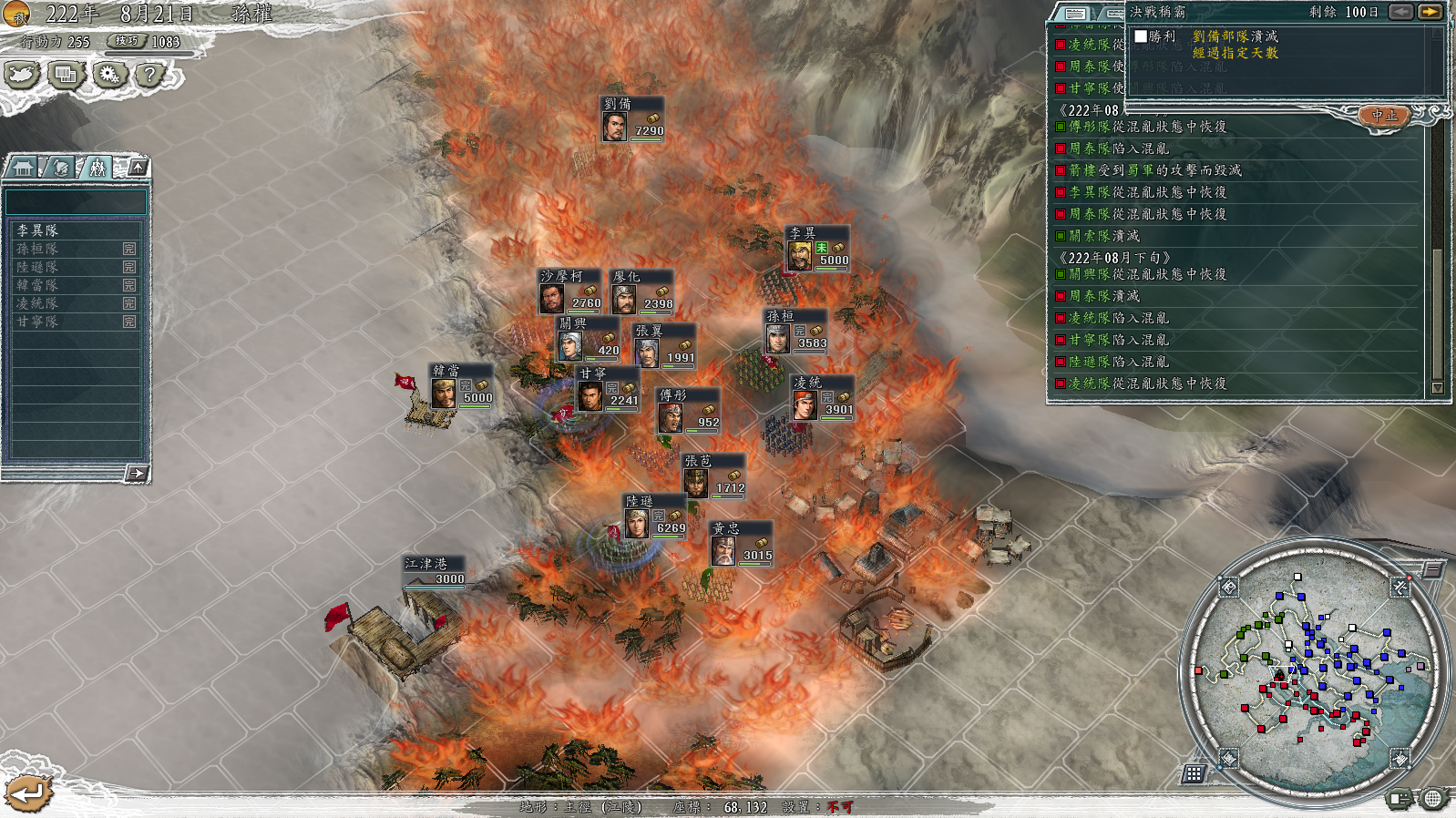Minimize the minimap with the dash button
The width and height of the screenshot is (1456, 818).
1432,570
